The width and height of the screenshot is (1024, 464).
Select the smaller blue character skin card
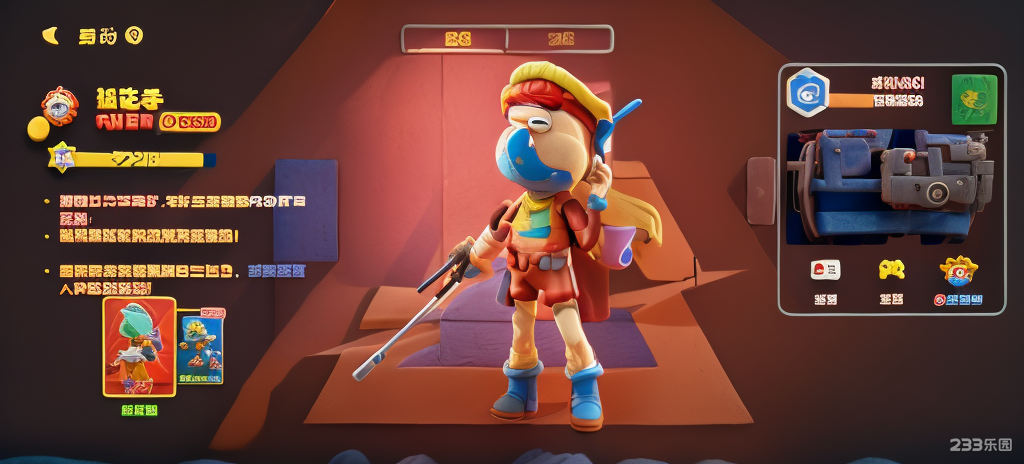coord(200,348)
